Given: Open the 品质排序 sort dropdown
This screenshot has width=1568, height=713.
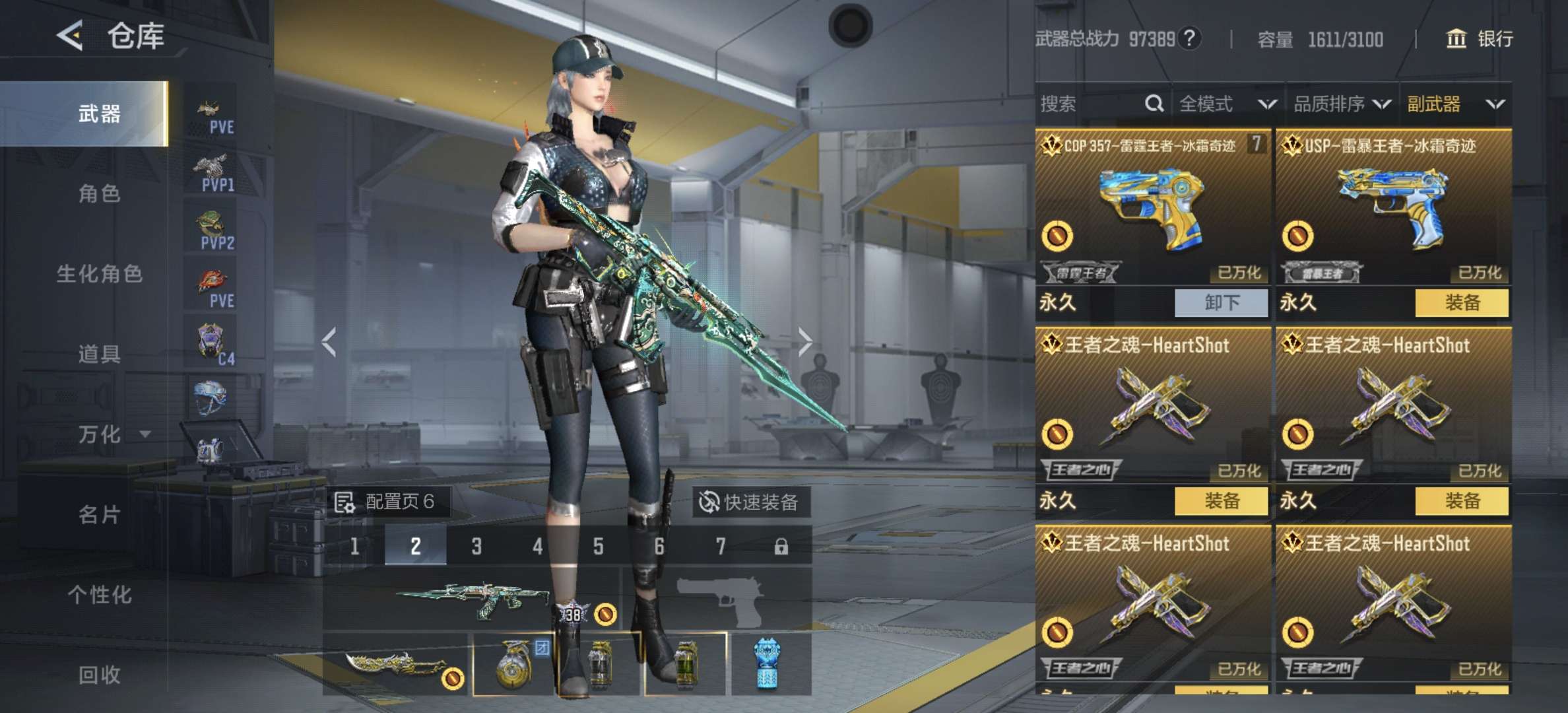Looking at the screenshot, I should pyautogui.click(x=1341, y=104).
